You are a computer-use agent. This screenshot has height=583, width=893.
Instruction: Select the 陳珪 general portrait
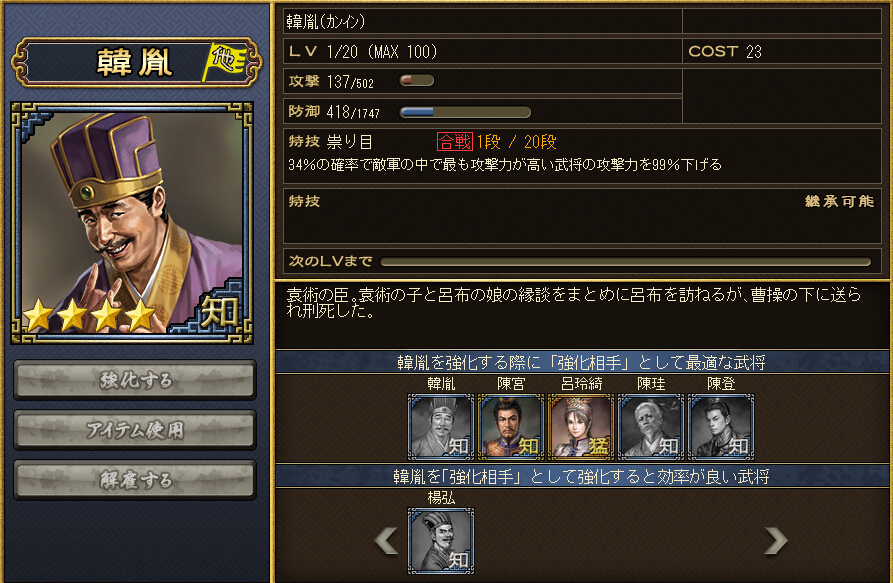[x=651, y=427]
